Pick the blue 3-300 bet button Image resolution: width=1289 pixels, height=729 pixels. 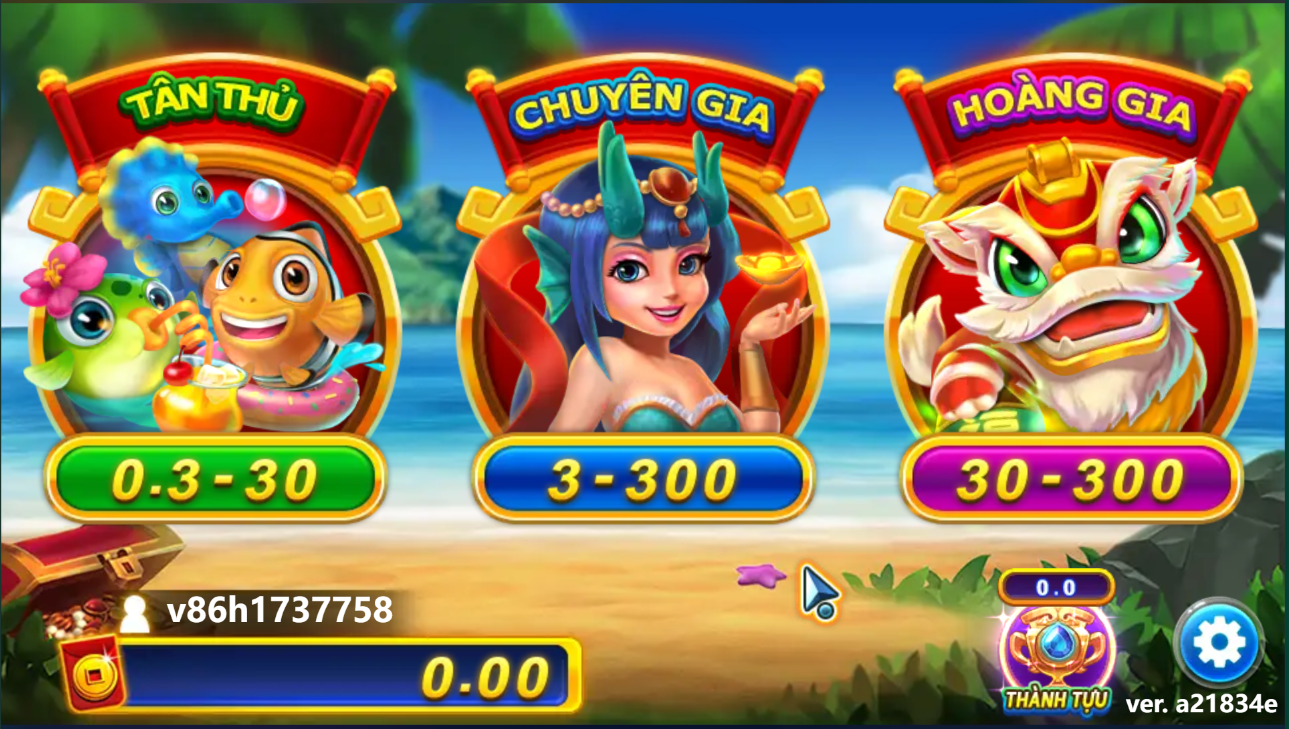[641, 480]
